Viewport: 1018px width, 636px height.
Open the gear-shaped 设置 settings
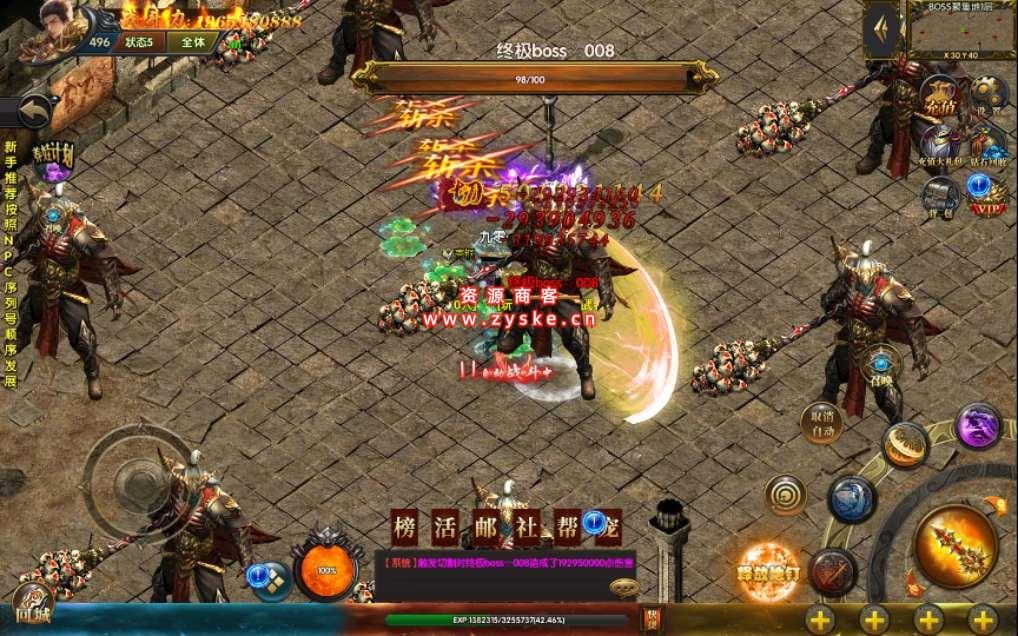988,95
